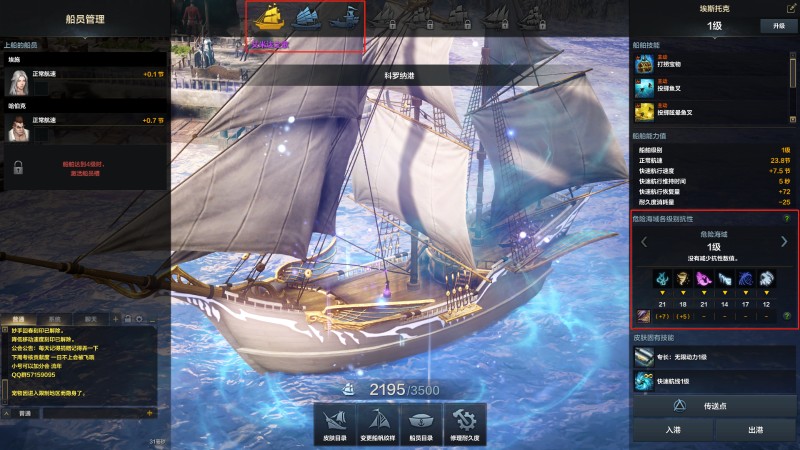Screen dimensions: 800x450
Task: Click the 无限动力 skin specialty skill icon
Action: pyautogui.click(x=644, y=357)
